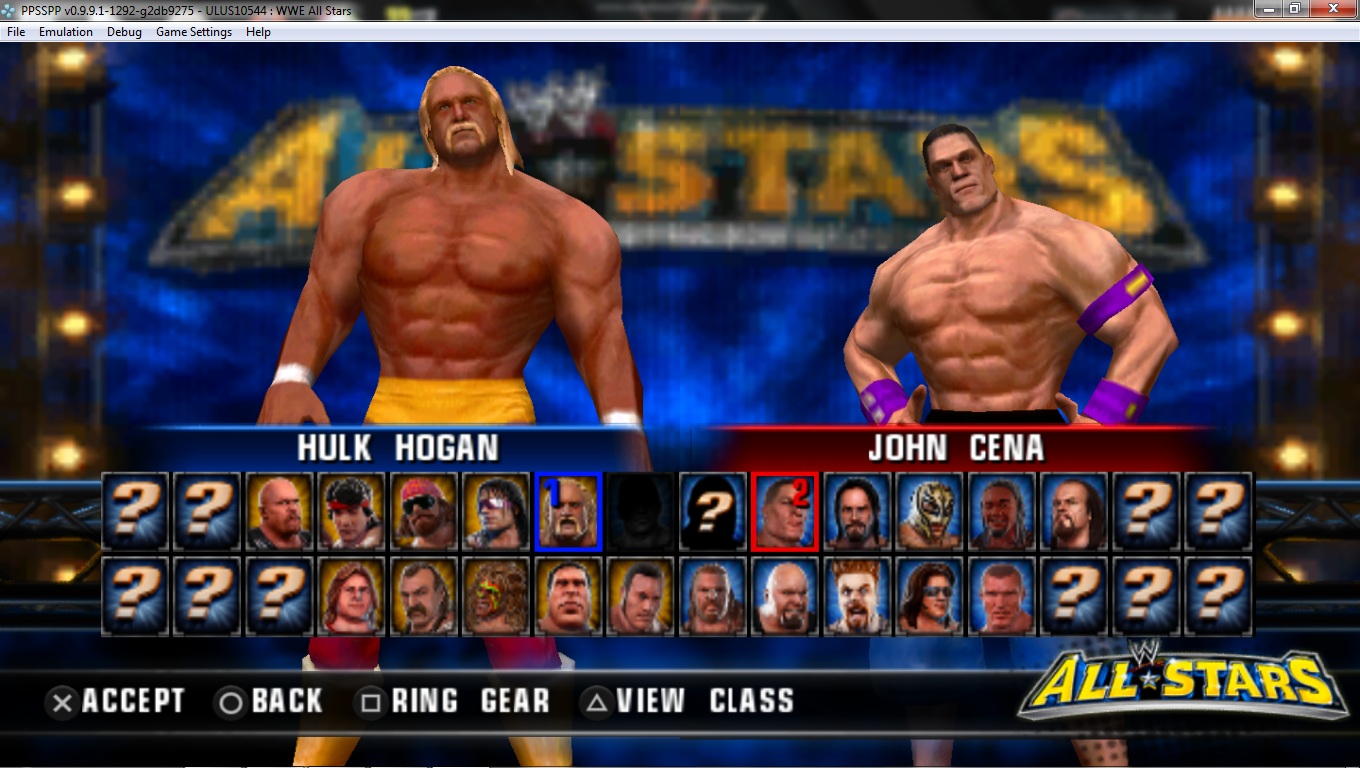Open the File menu
1360x768 pixels.
click(16, 32)
